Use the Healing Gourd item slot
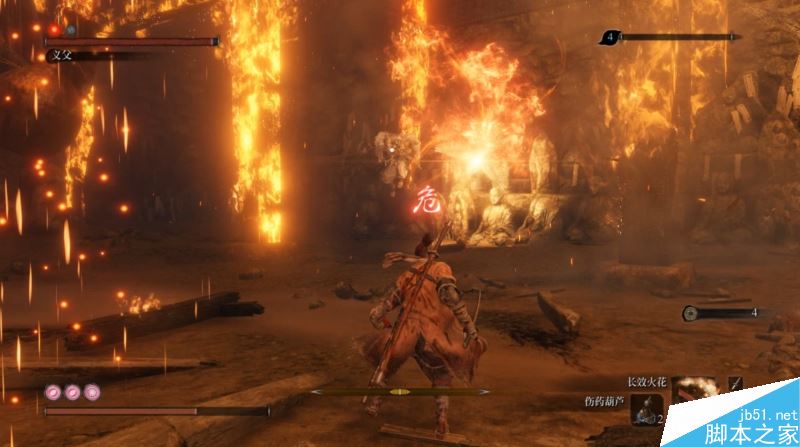This screenshot has height=447, width=800. point(647,410)
